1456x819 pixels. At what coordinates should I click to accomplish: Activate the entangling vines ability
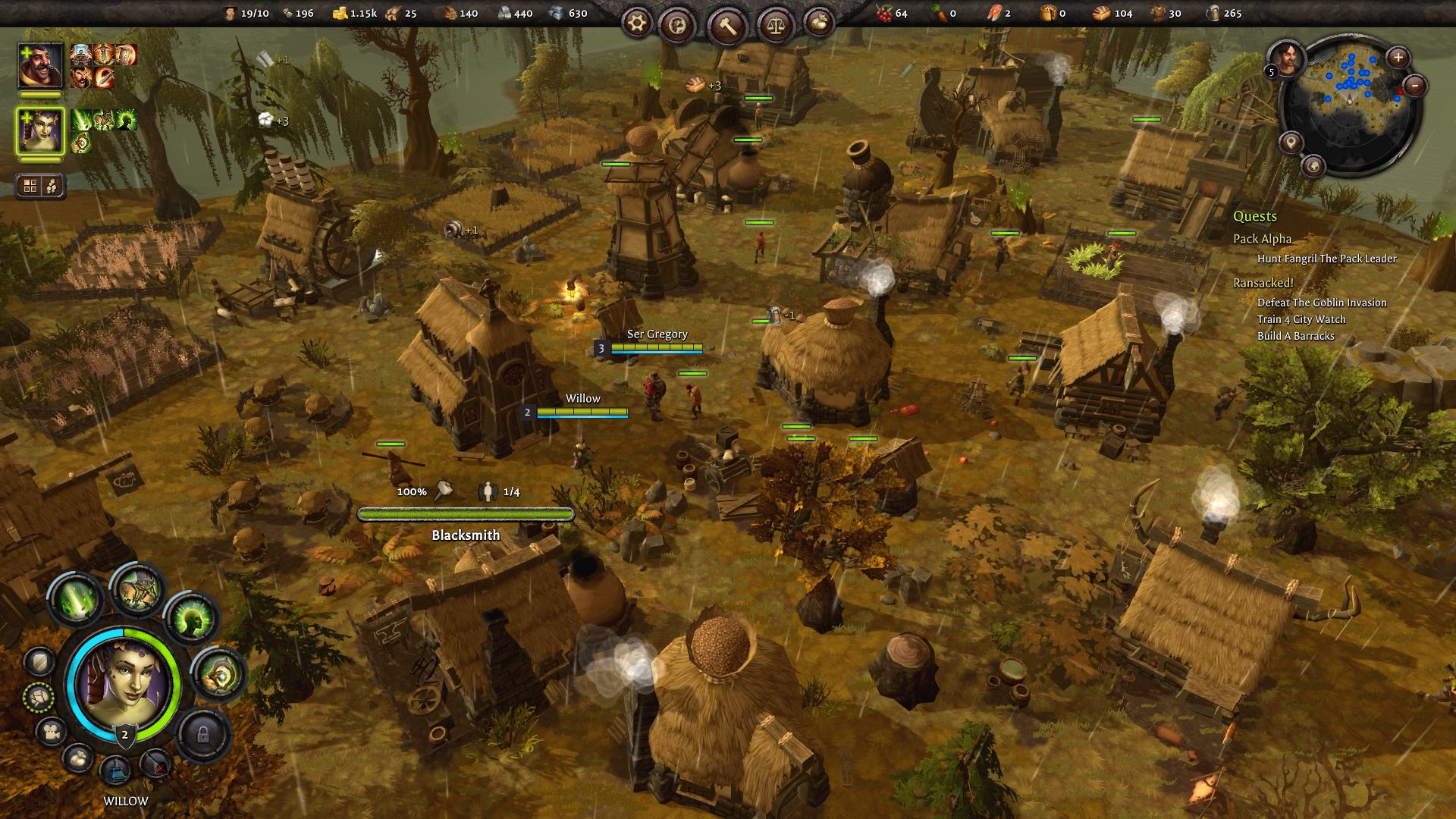pyautogui.click(x=137, y=589)
